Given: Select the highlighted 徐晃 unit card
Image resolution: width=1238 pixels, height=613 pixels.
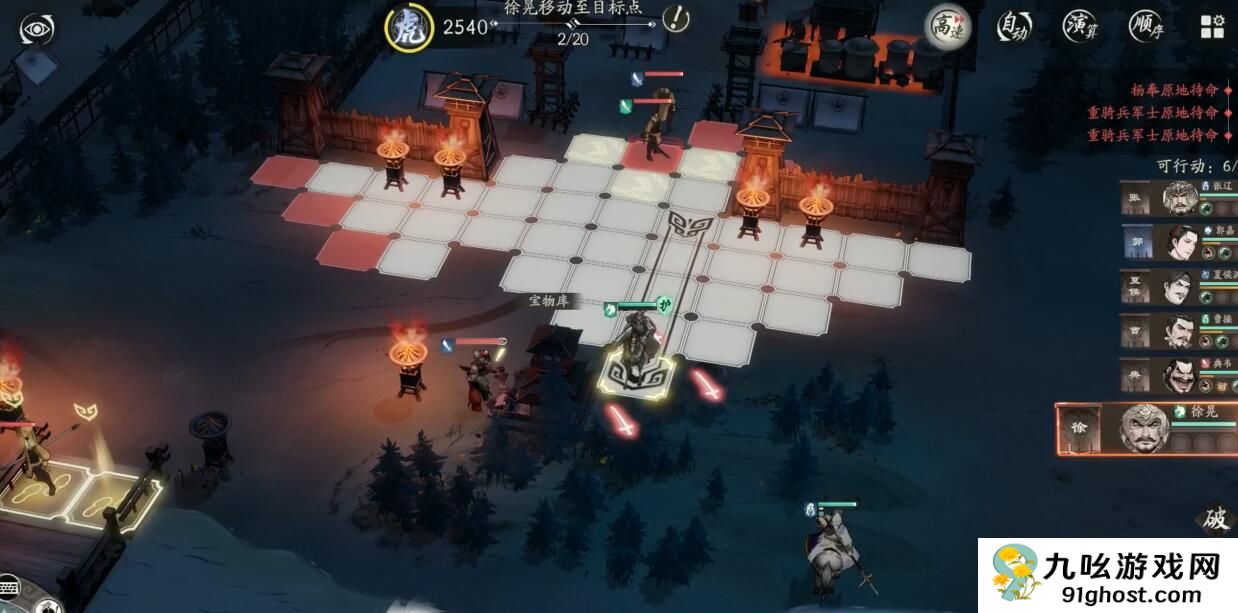Looking at the screenshot, I should point(1146,428).
